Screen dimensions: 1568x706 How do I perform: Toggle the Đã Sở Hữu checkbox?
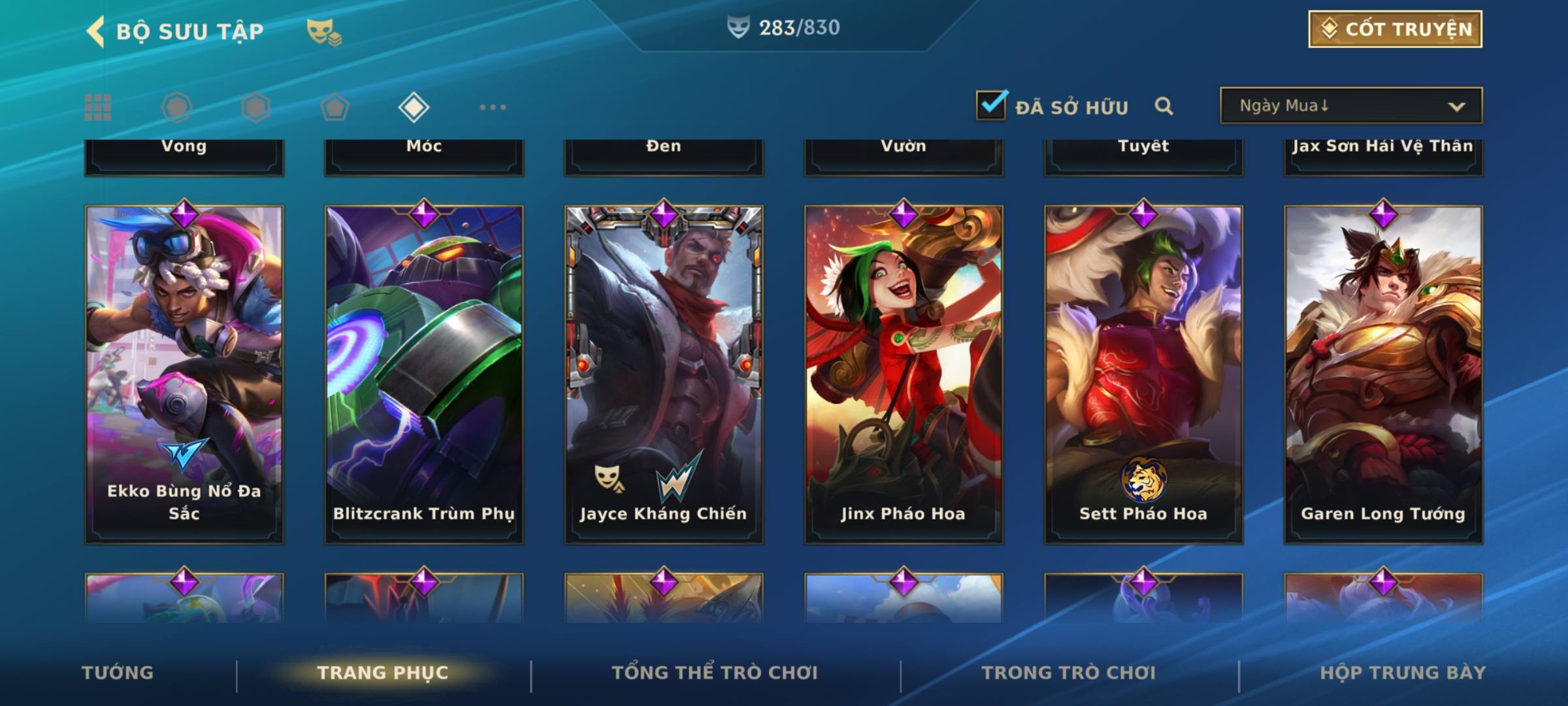coord(991,105)
